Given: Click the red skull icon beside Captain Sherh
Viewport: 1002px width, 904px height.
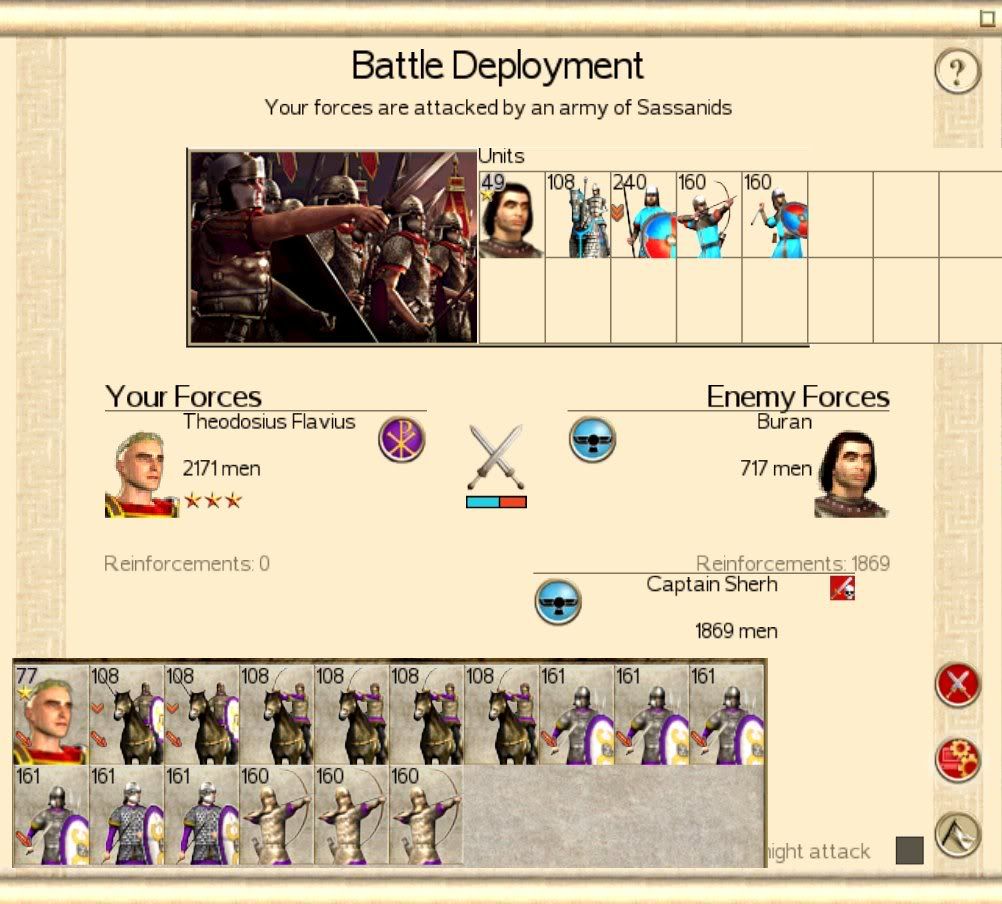Looking at the screenshot, I should tap(842, 589).
